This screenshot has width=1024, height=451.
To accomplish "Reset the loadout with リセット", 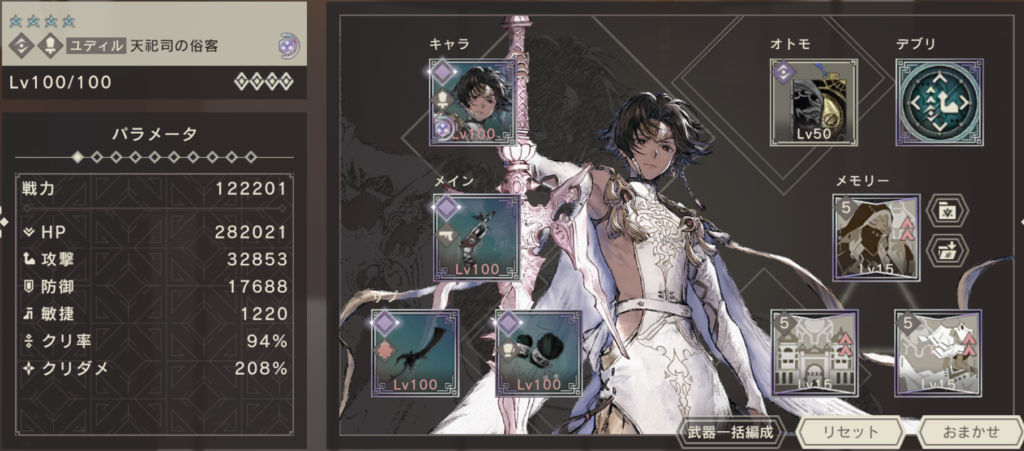I will point(844,432).
